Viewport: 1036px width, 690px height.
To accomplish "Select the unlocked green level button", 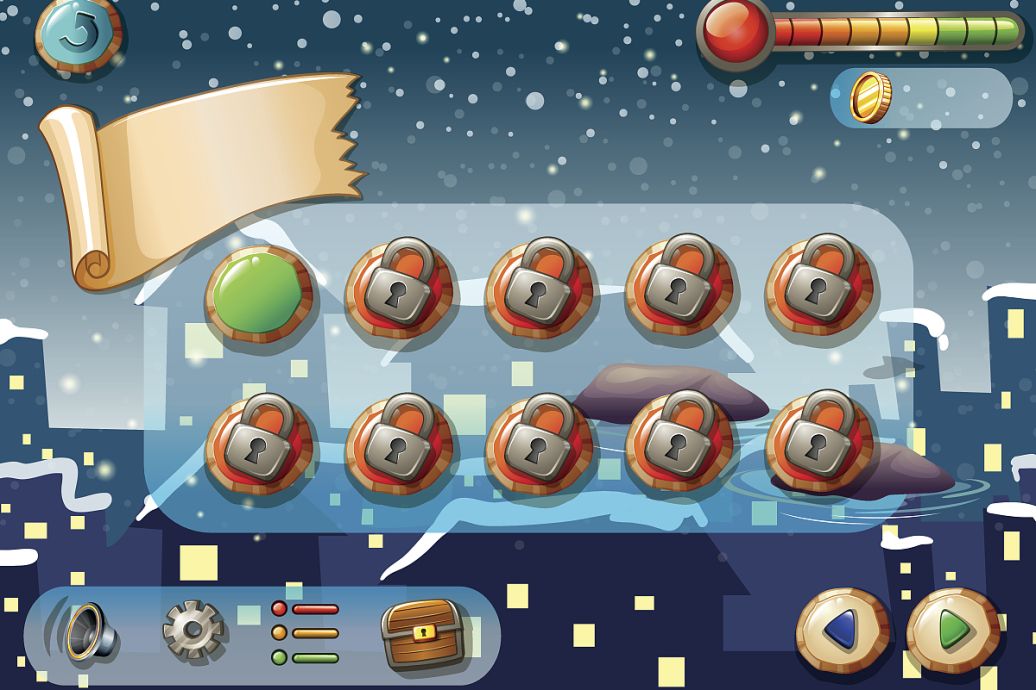I will (x=258, y=293).
